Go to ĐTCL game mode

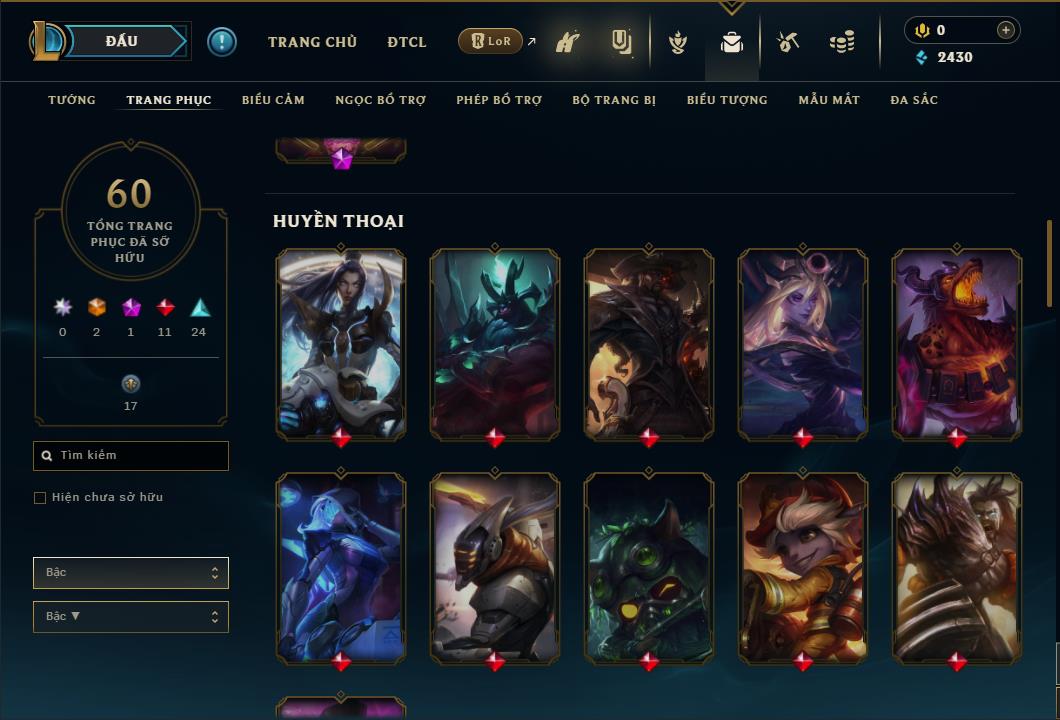tap(407, 42)
